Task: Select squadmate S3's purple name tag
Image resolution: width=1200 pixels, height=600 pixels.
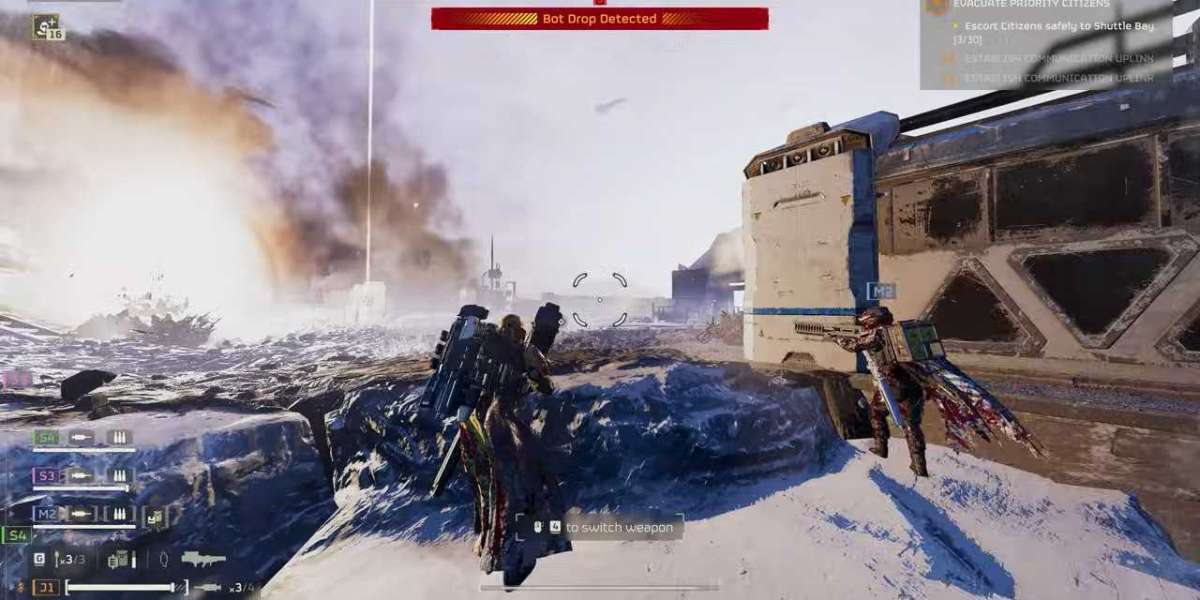Action: pyautogui.click(x=46, y=476)
